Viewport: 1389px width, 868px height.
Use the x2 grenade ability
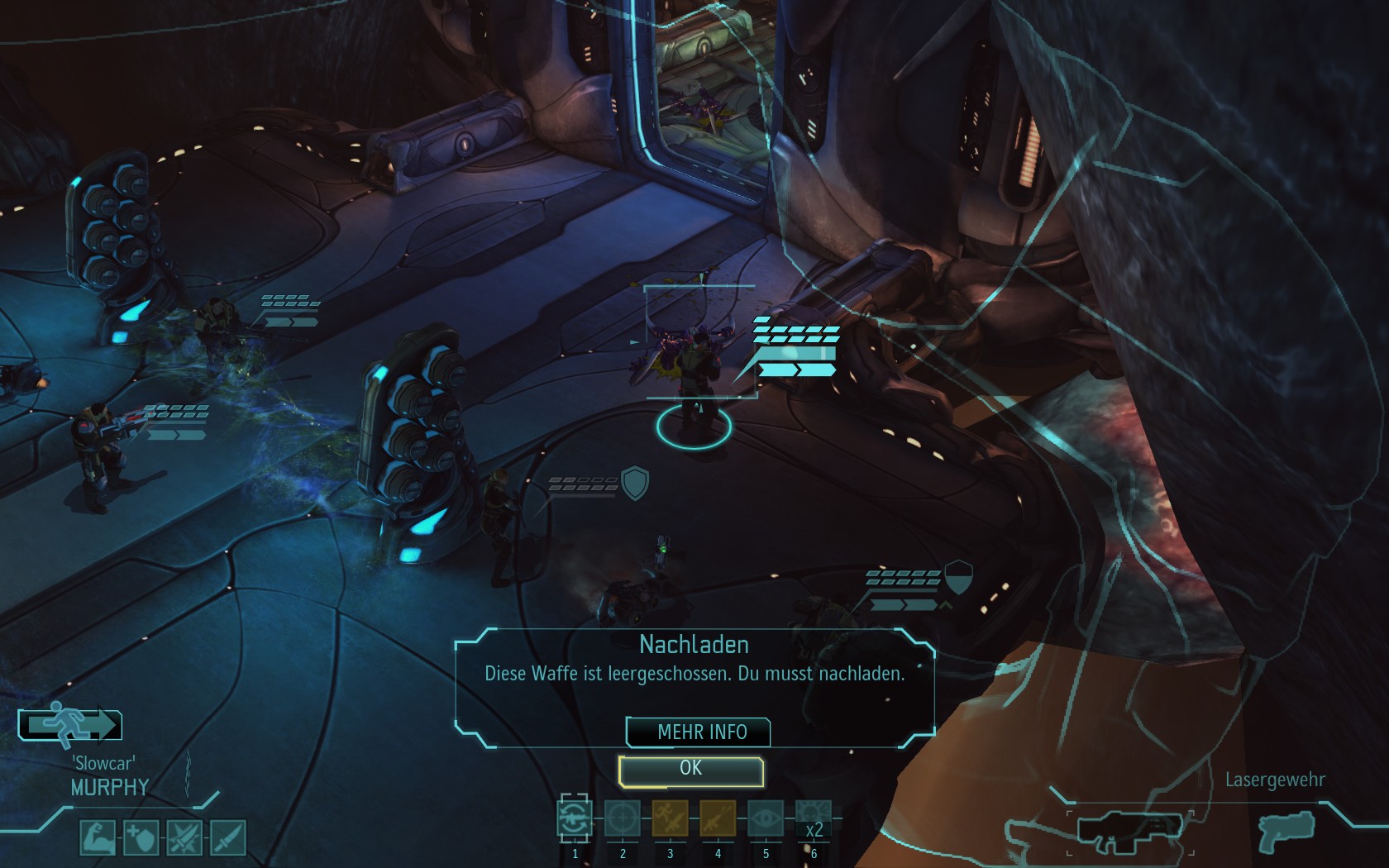coord(813,819)
